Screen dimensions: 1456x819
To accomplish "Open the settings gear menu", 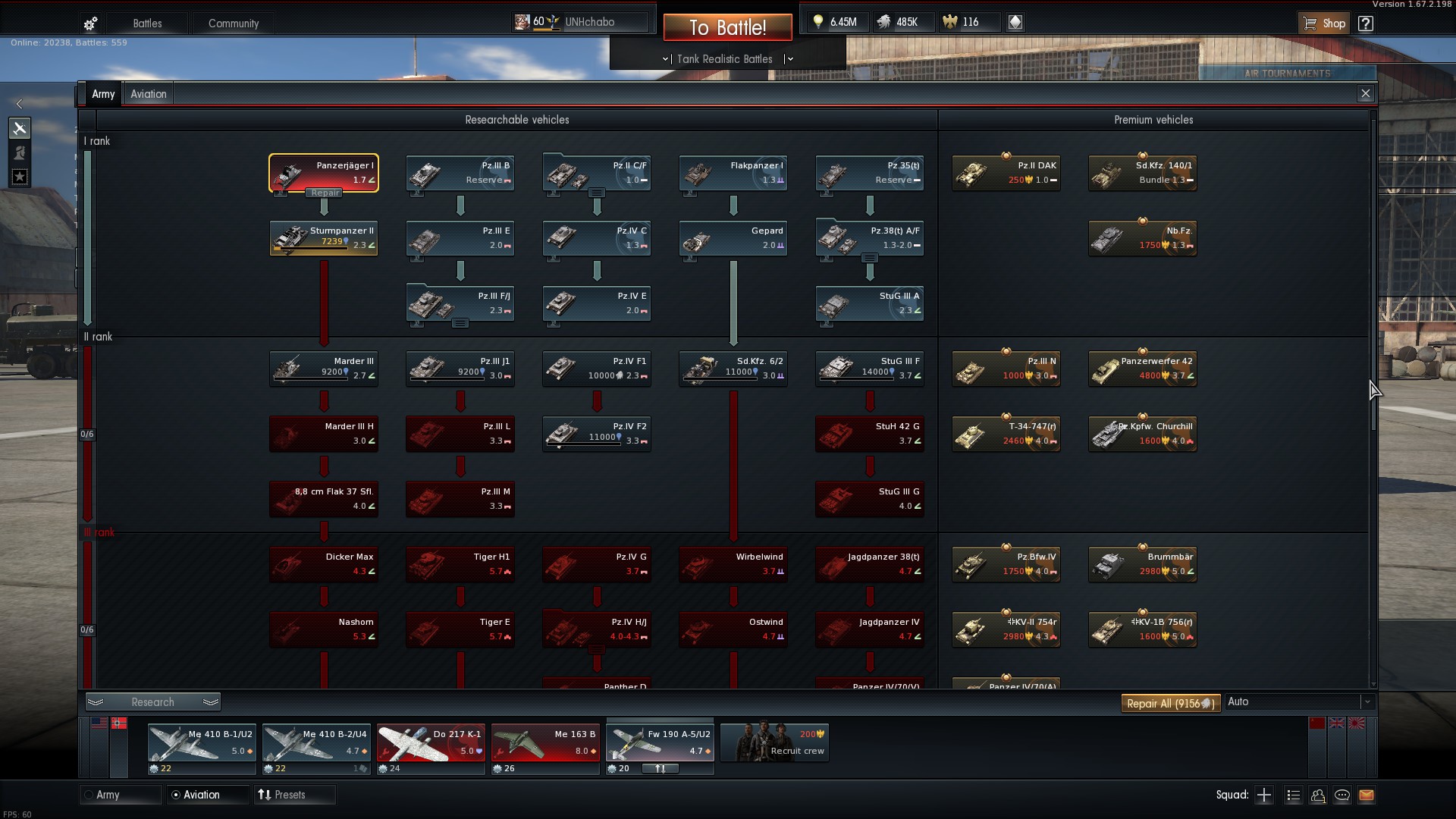I will click(90, 24).
